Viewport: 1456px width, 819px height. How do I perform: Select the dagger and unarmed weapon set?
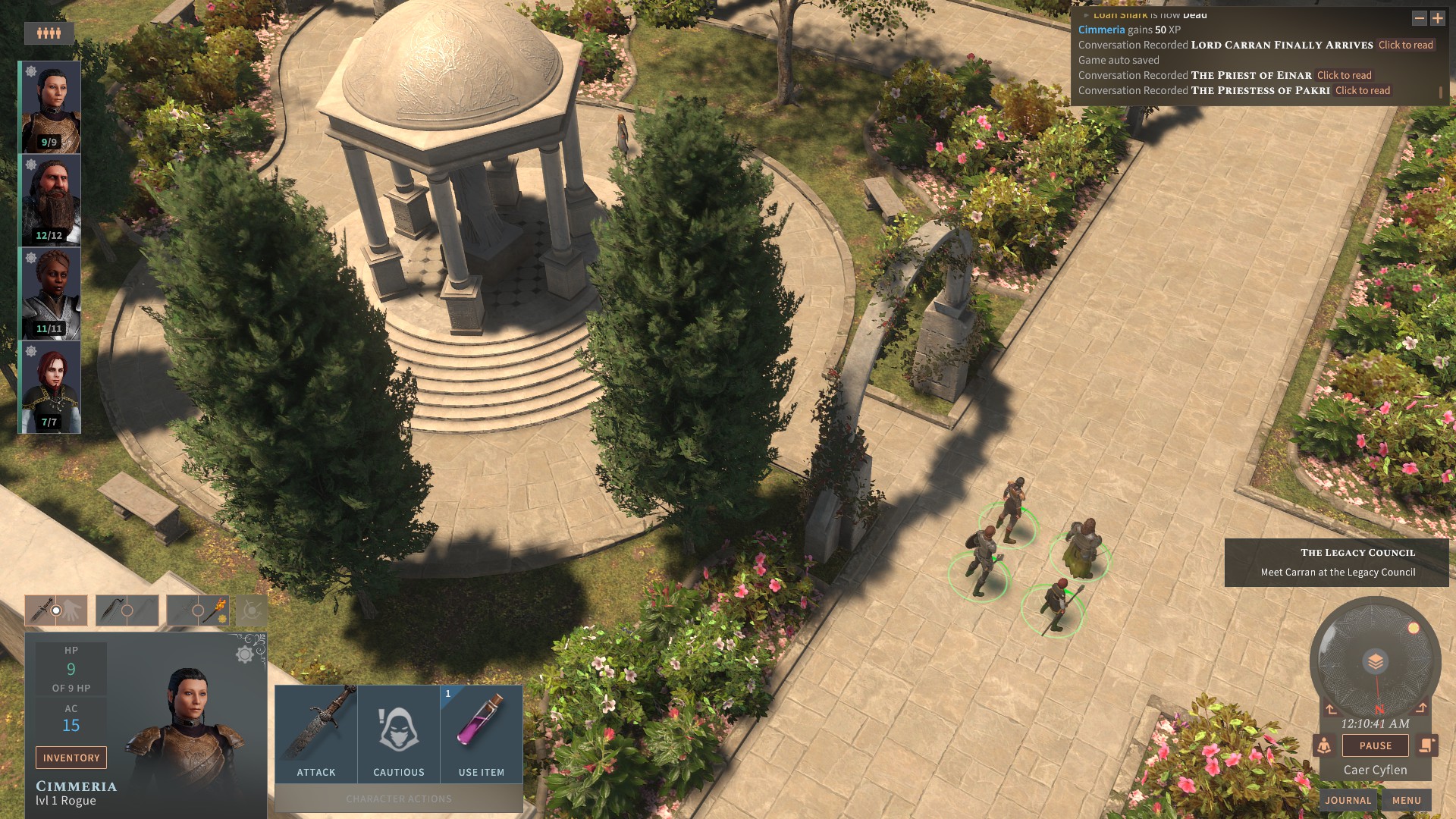click(56, 610)
